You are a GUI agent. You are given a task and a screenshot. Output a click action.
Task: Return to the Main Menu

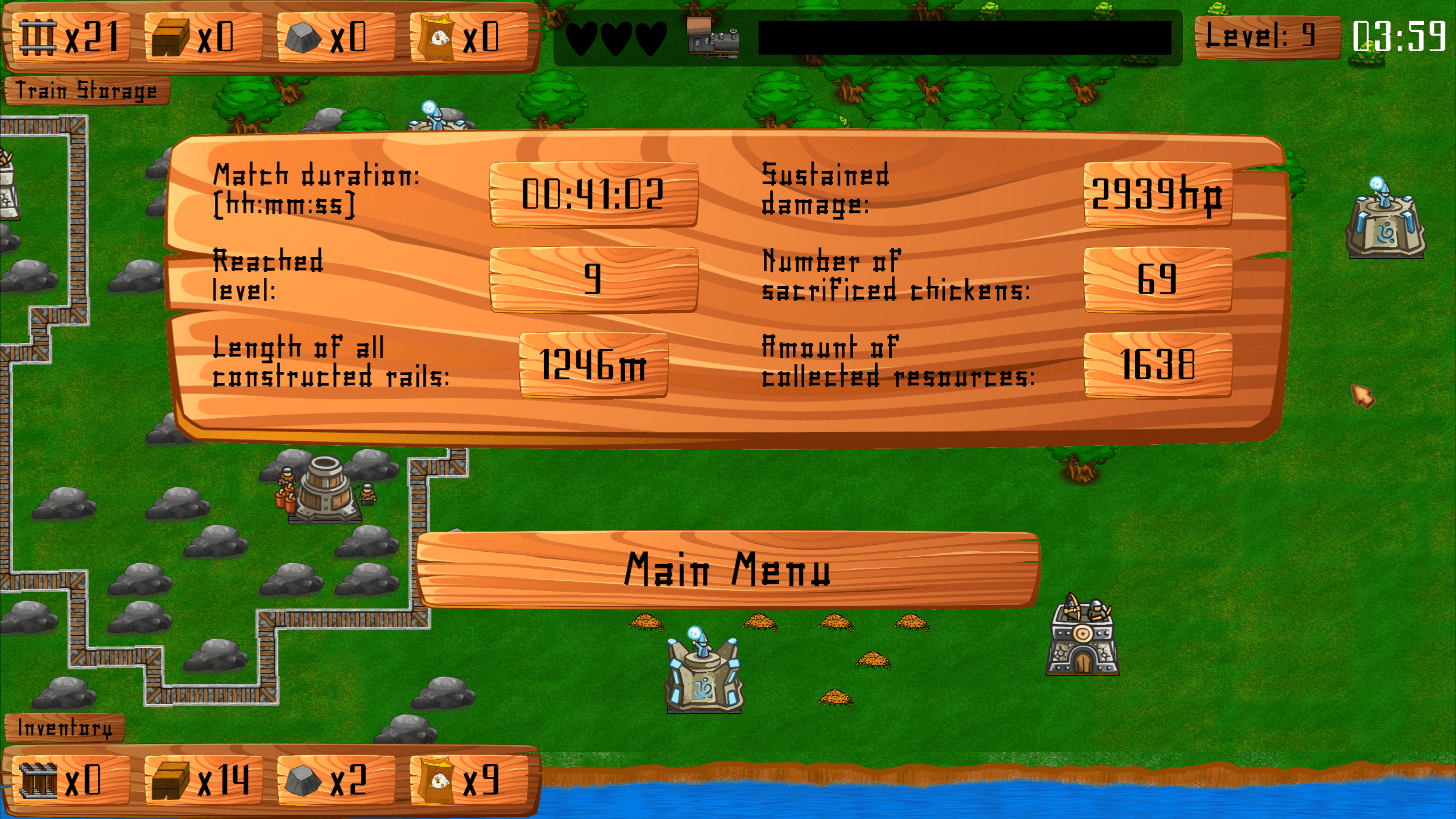727,569
